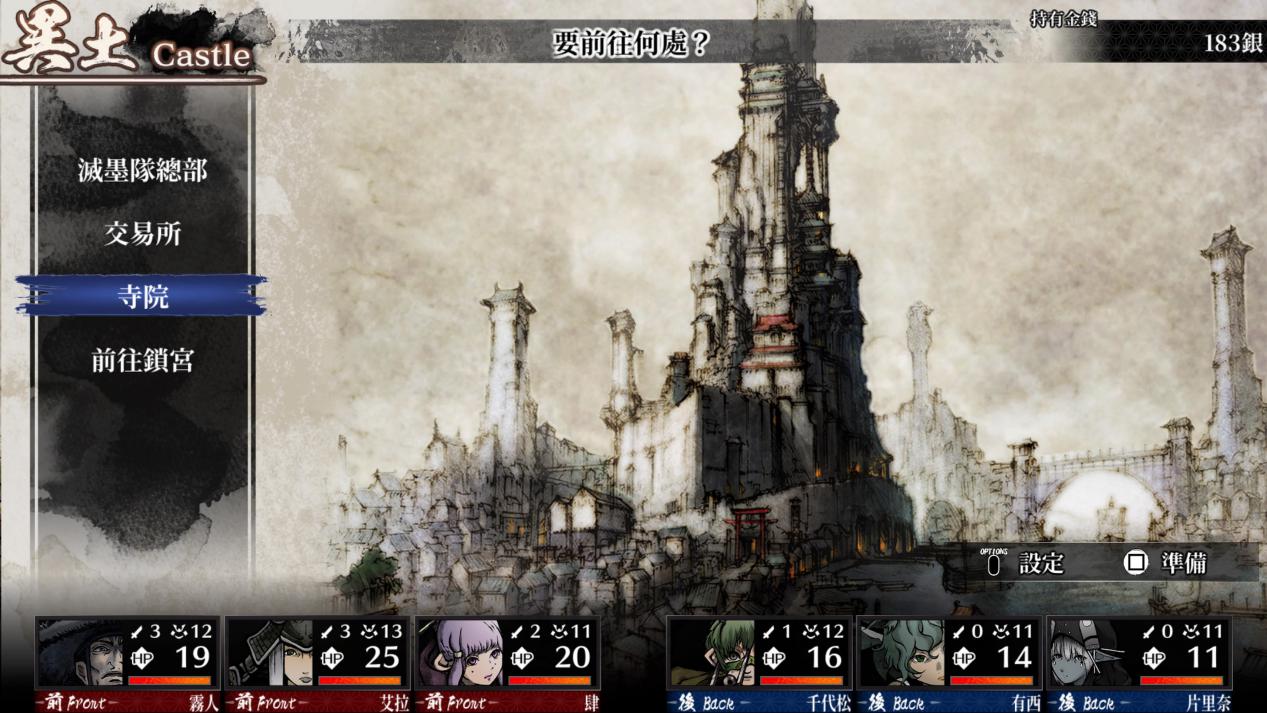Choose 前往鎖宮 to enter the dungeon
The height and width of the screenshot is (713, 1267).
(142, 360)
